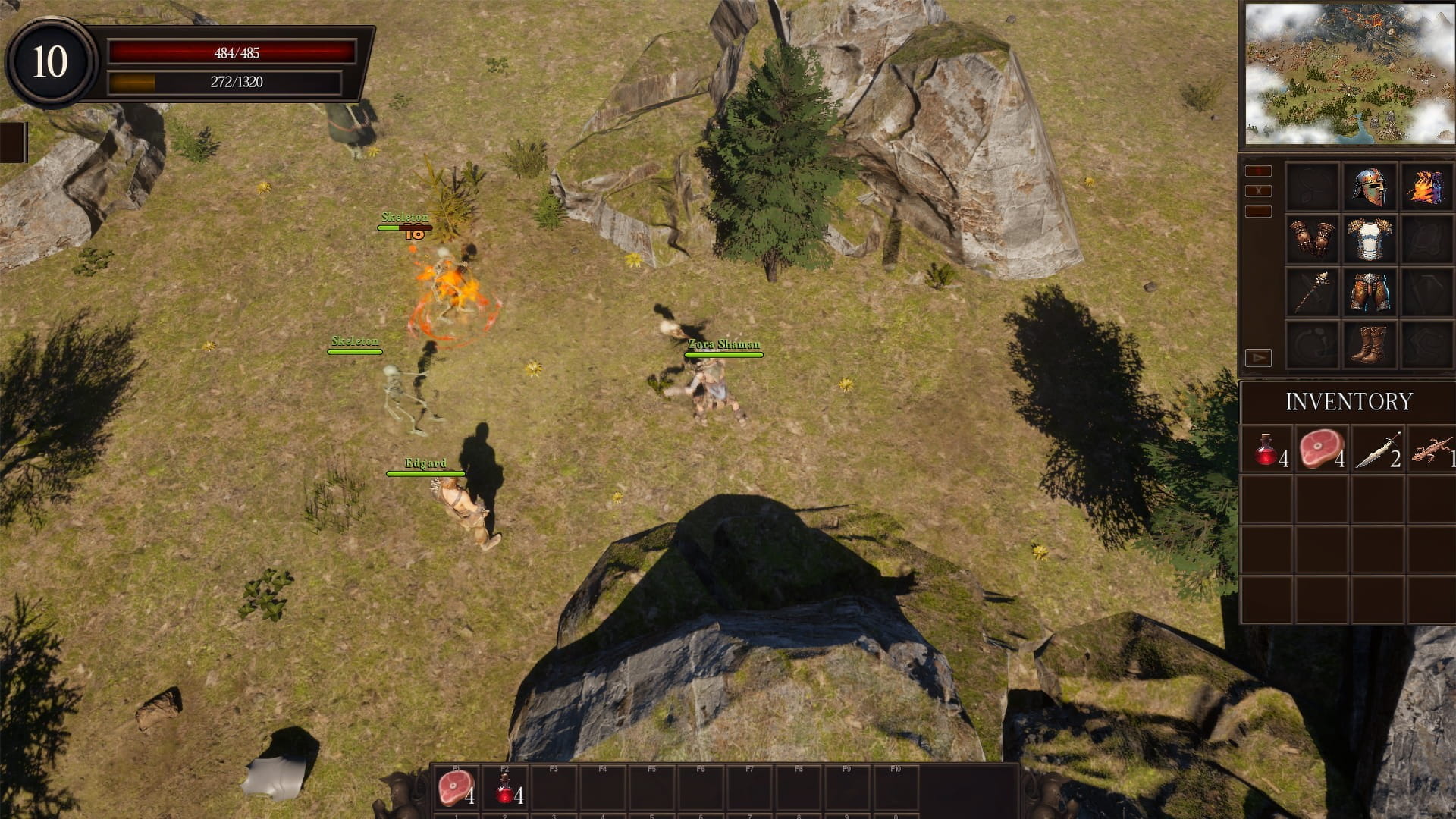Pick the sword item in the inventory
The width and height of the screenshot is (1456, 819).
pyautogui.click(x=1379, y=450)
